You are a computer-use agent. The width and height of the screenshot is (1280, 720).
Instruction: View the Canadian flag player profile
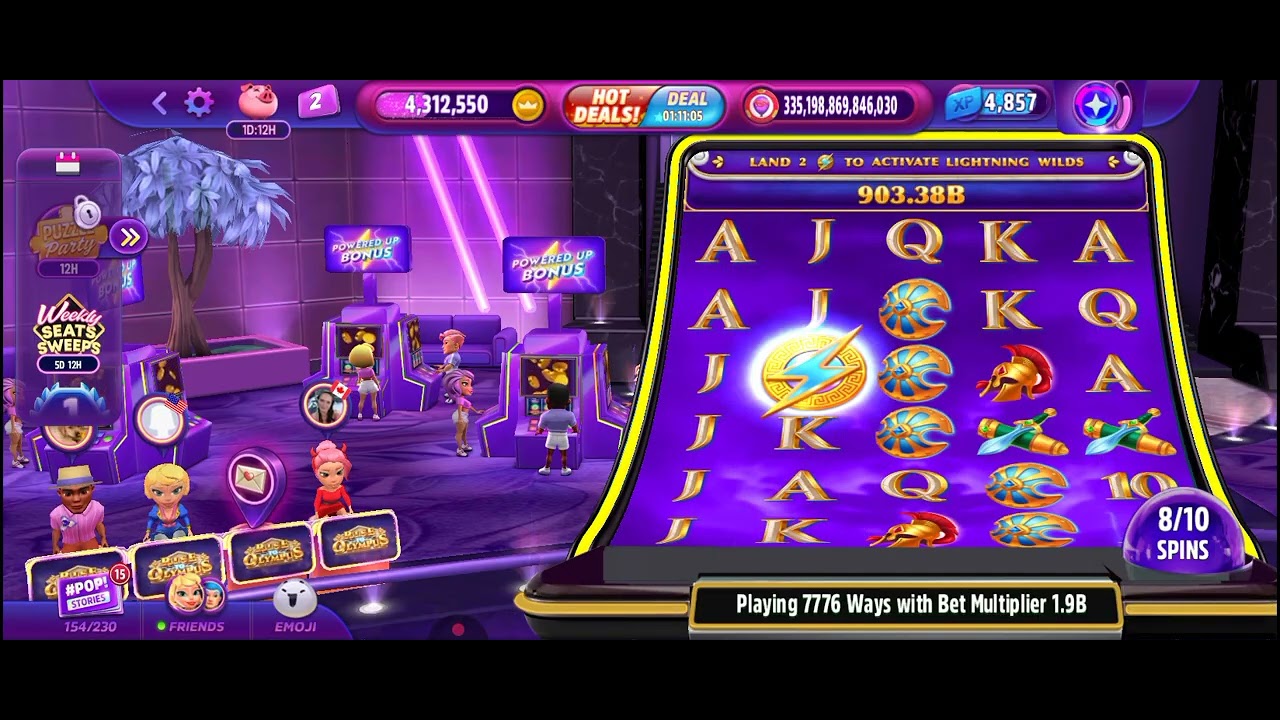point(325,404)
